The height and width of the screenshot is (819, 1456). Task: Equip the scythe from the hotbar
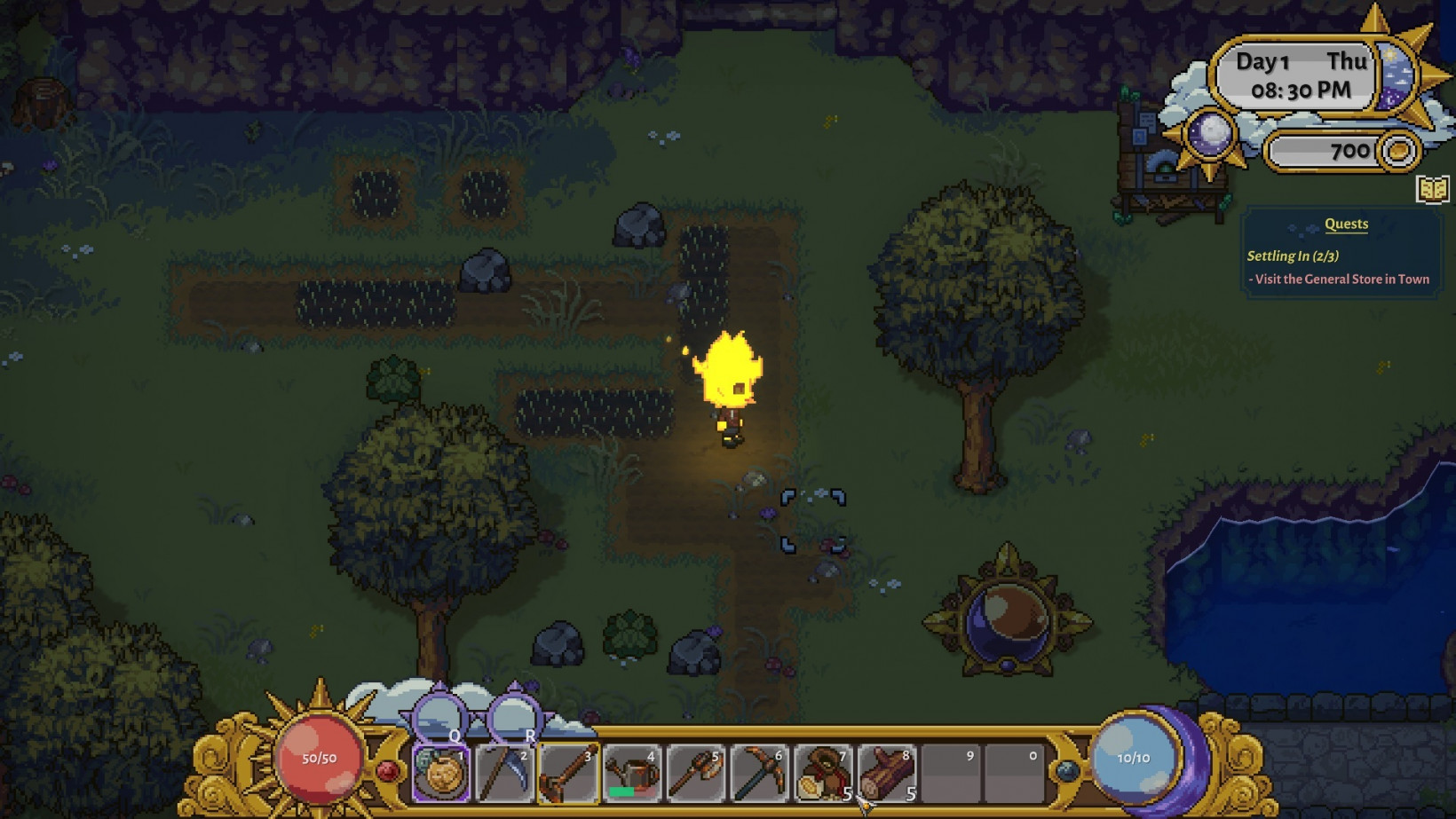504,773
